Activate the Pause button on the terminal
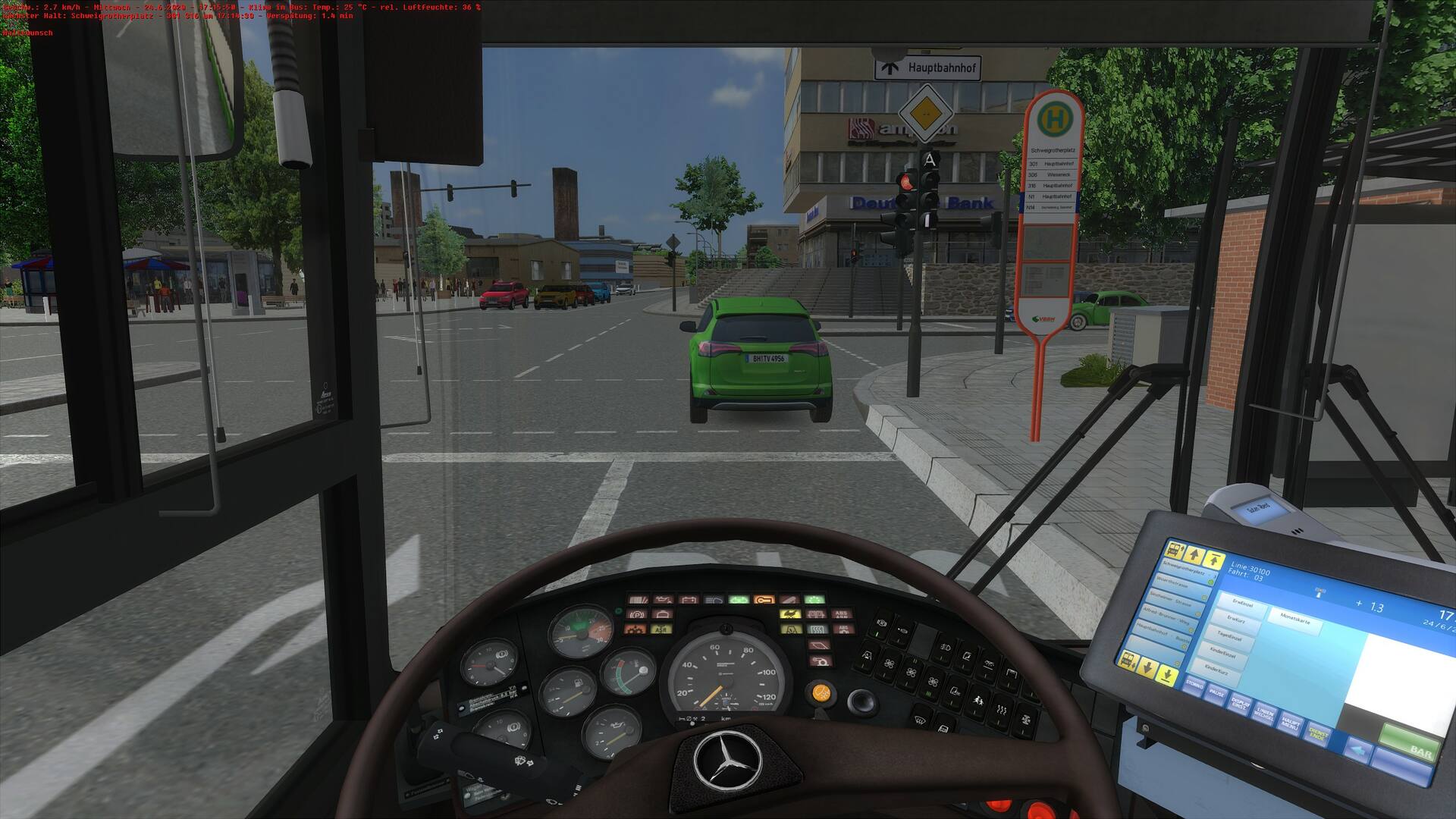Viewport: 1456px width, 819px height. click(1216, 695)
